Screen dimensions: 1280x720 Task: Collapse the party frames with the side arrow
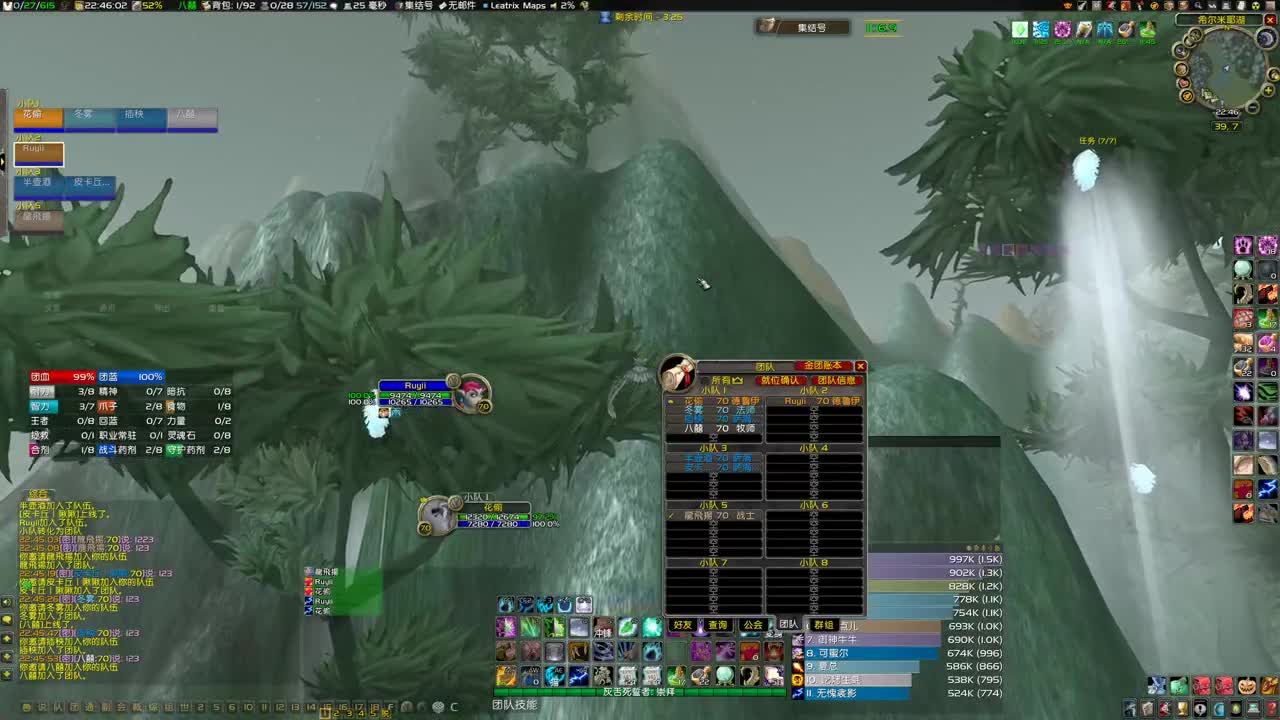point(4,162)
